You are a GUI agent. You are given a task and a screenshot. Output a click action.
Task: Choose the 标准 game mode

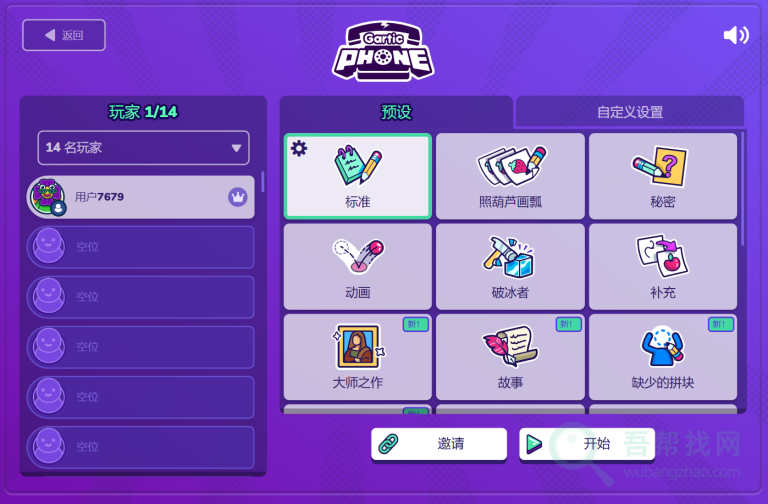tap(358, 177)
